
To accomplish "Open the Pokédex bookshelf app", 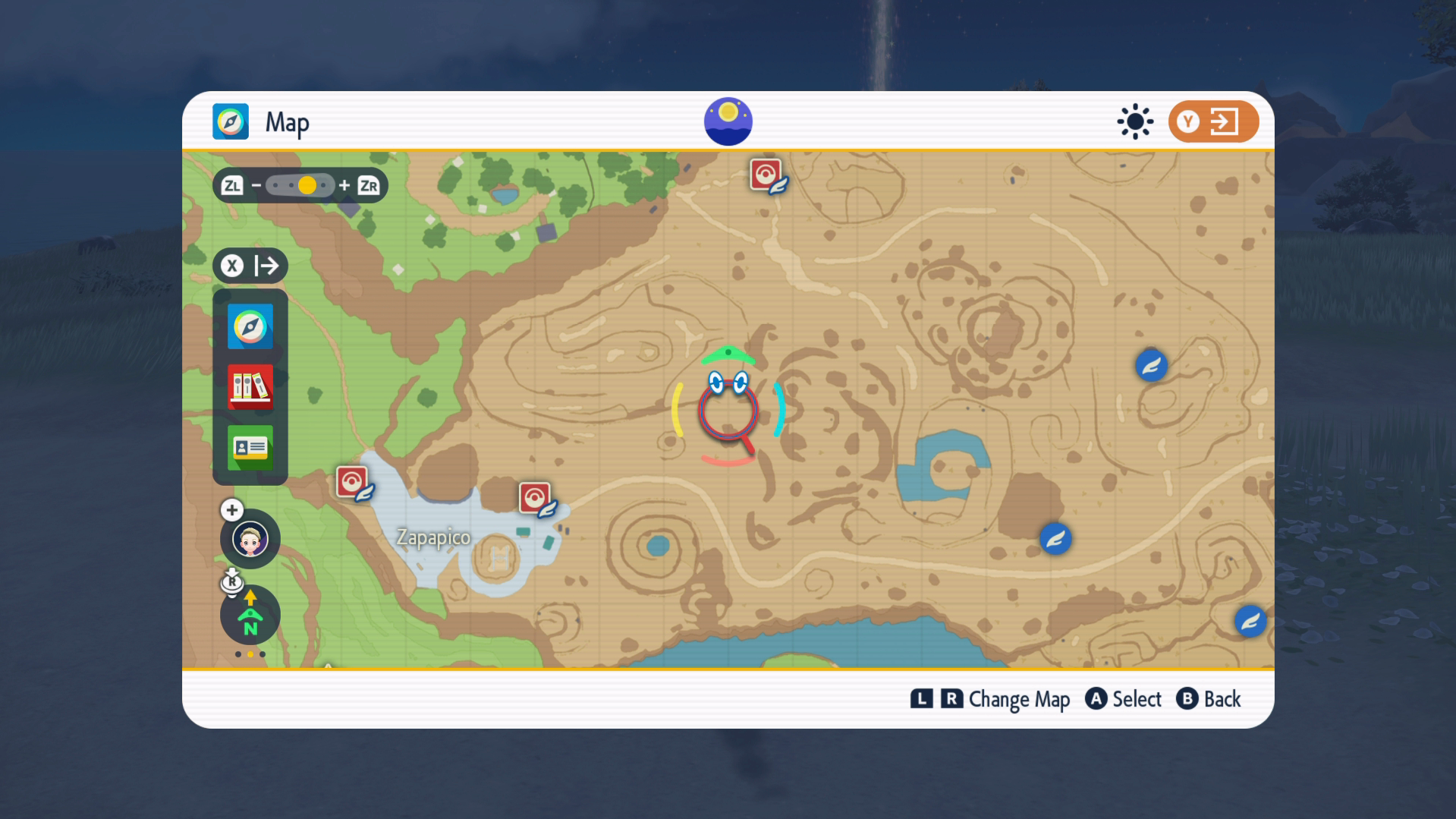I will tap(250, 387).
